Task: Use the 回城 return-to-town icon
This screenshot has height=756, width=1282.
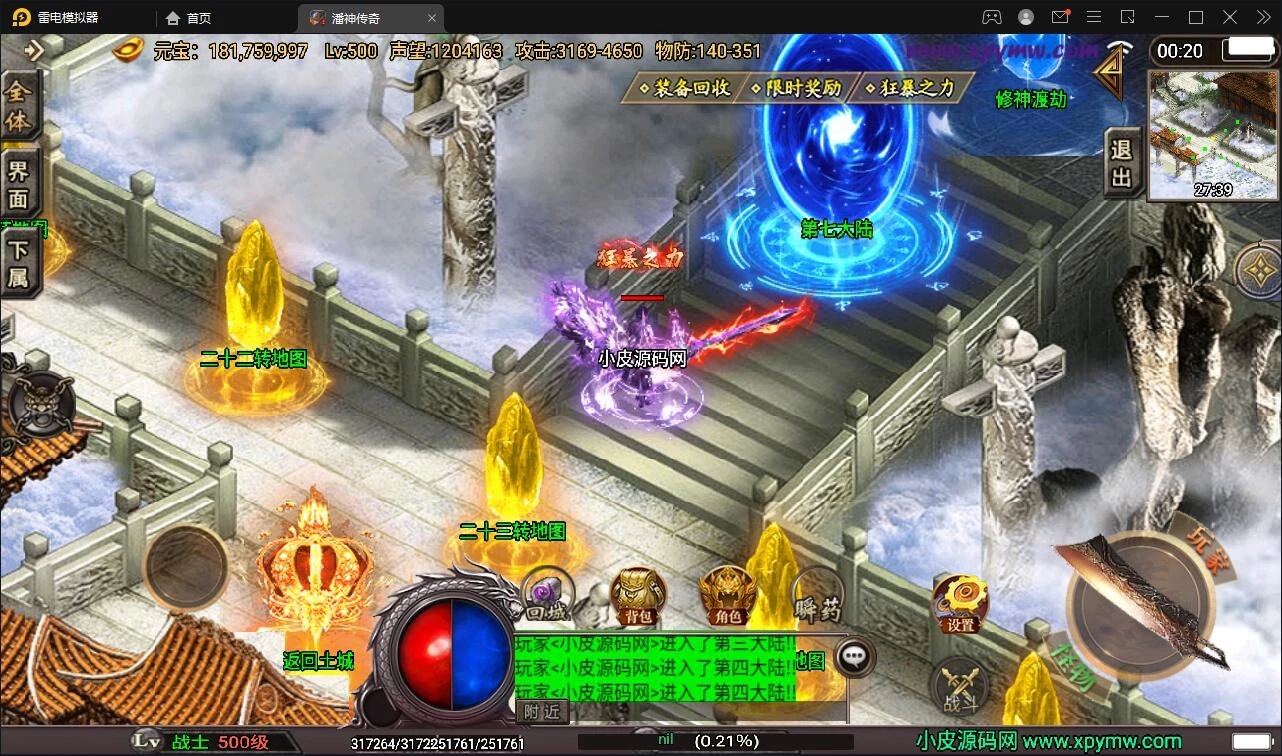Action: tap(547, 595)
